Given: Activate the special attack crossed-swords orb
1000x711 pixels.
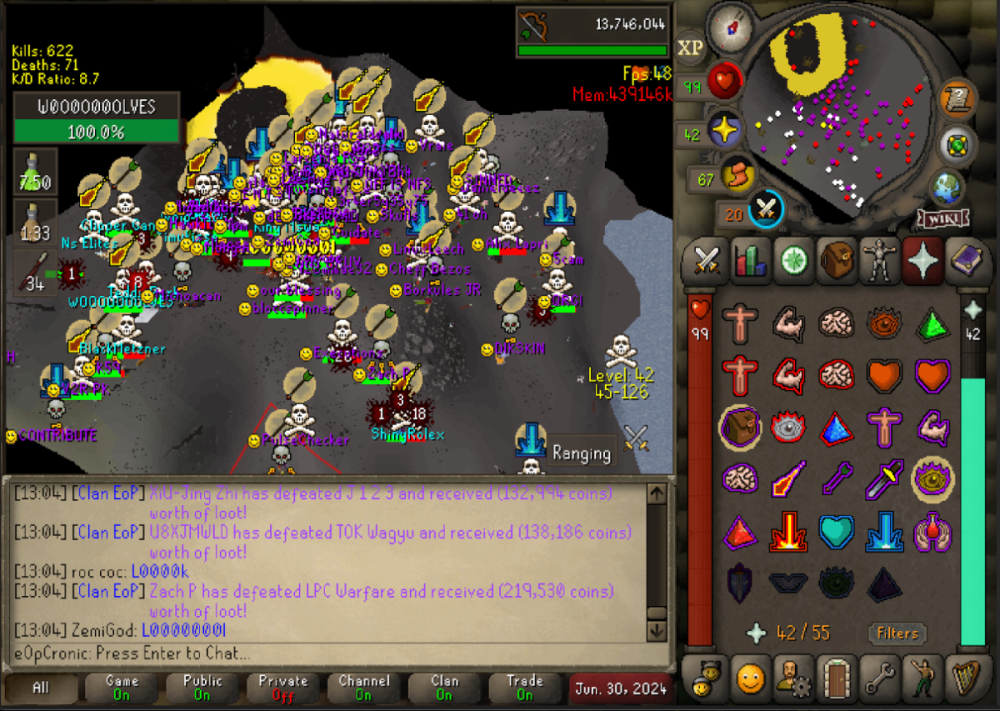Looking at the screenshot, I should (x=767, y=208).
